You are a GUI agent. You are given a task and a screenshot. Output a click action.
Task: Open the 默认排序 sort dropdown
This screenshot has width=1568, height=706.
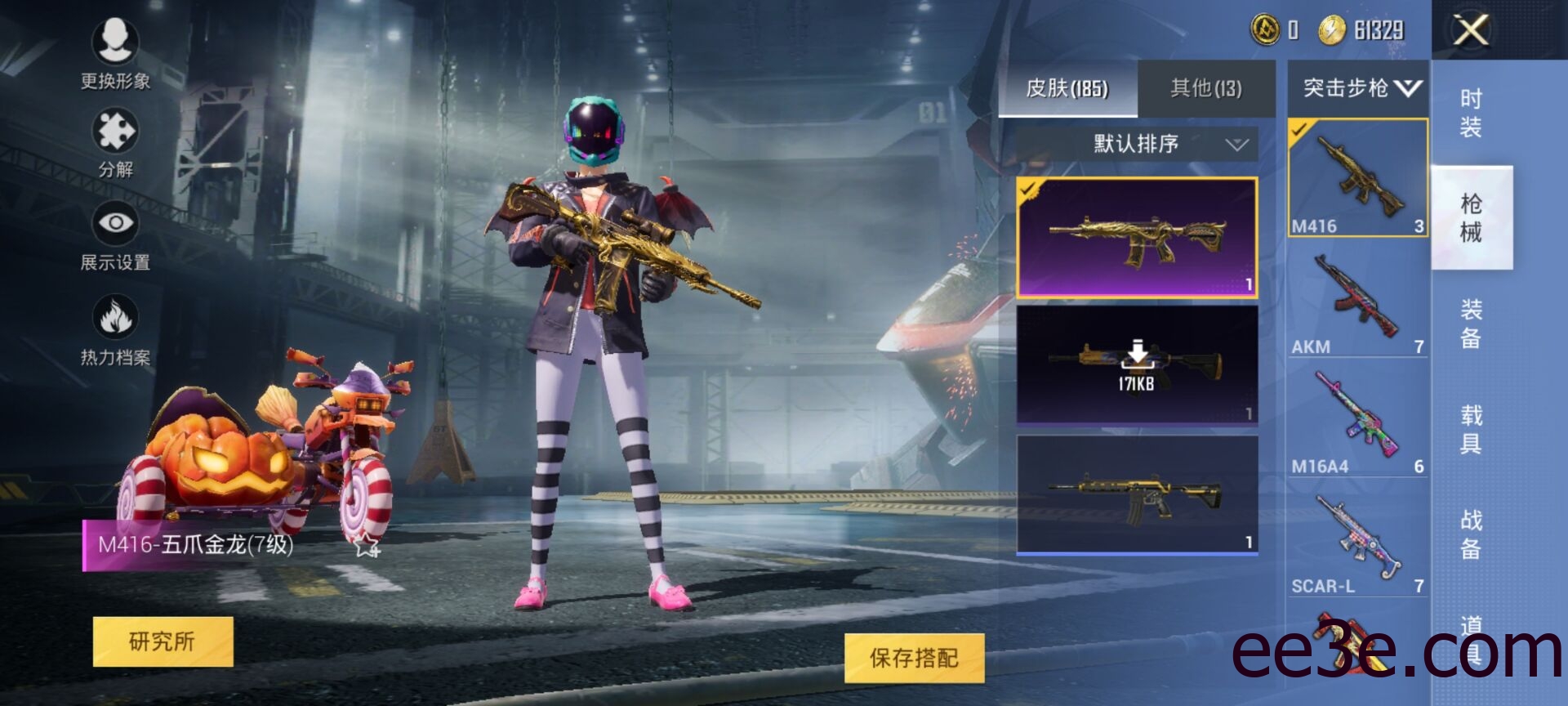coord(1136,145)
